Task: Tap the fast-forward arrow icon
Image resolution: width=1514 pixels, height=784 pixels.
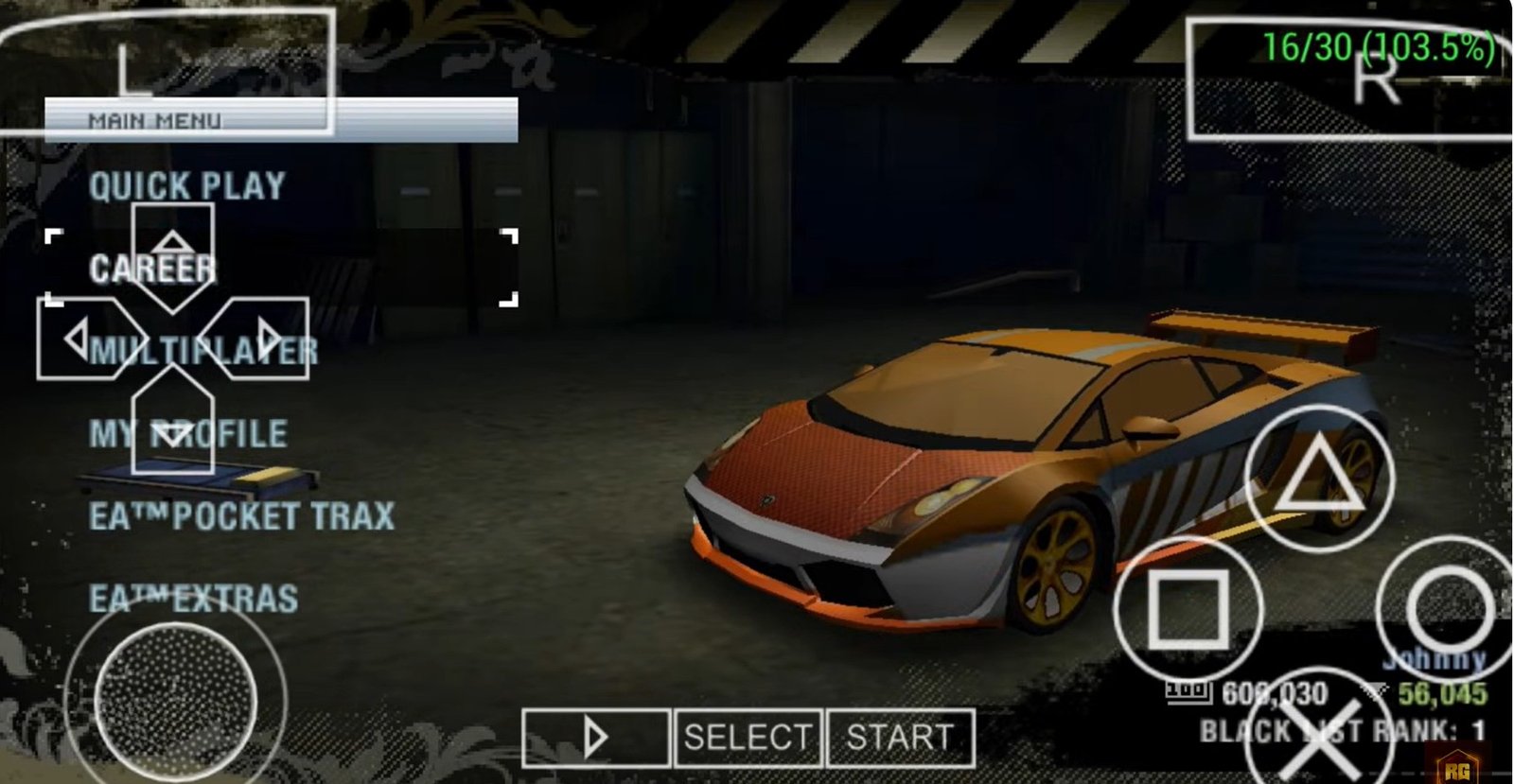Action: pos(596,739)
